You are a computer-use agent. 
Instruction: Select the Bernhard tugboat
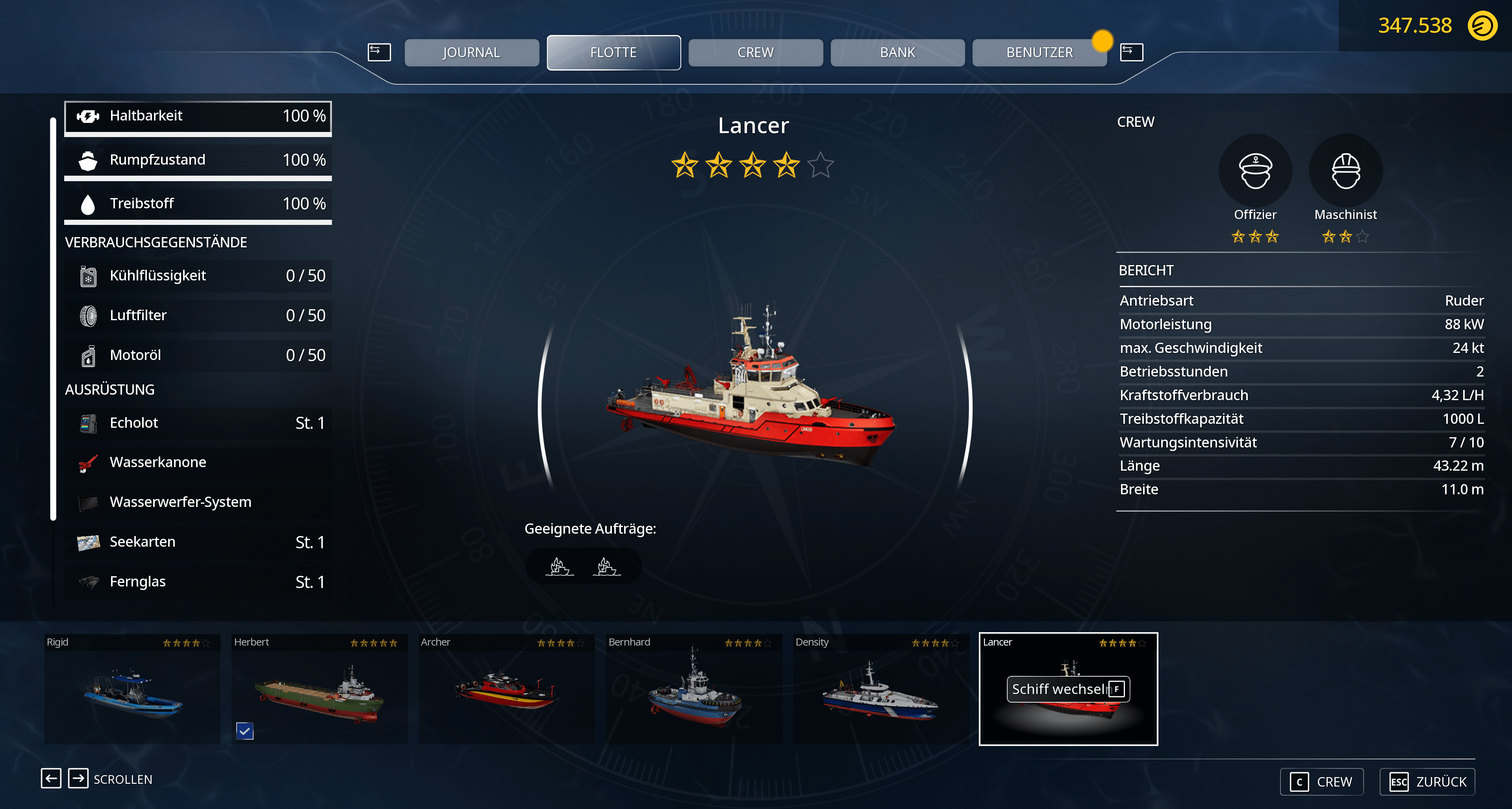coord(694,689)
